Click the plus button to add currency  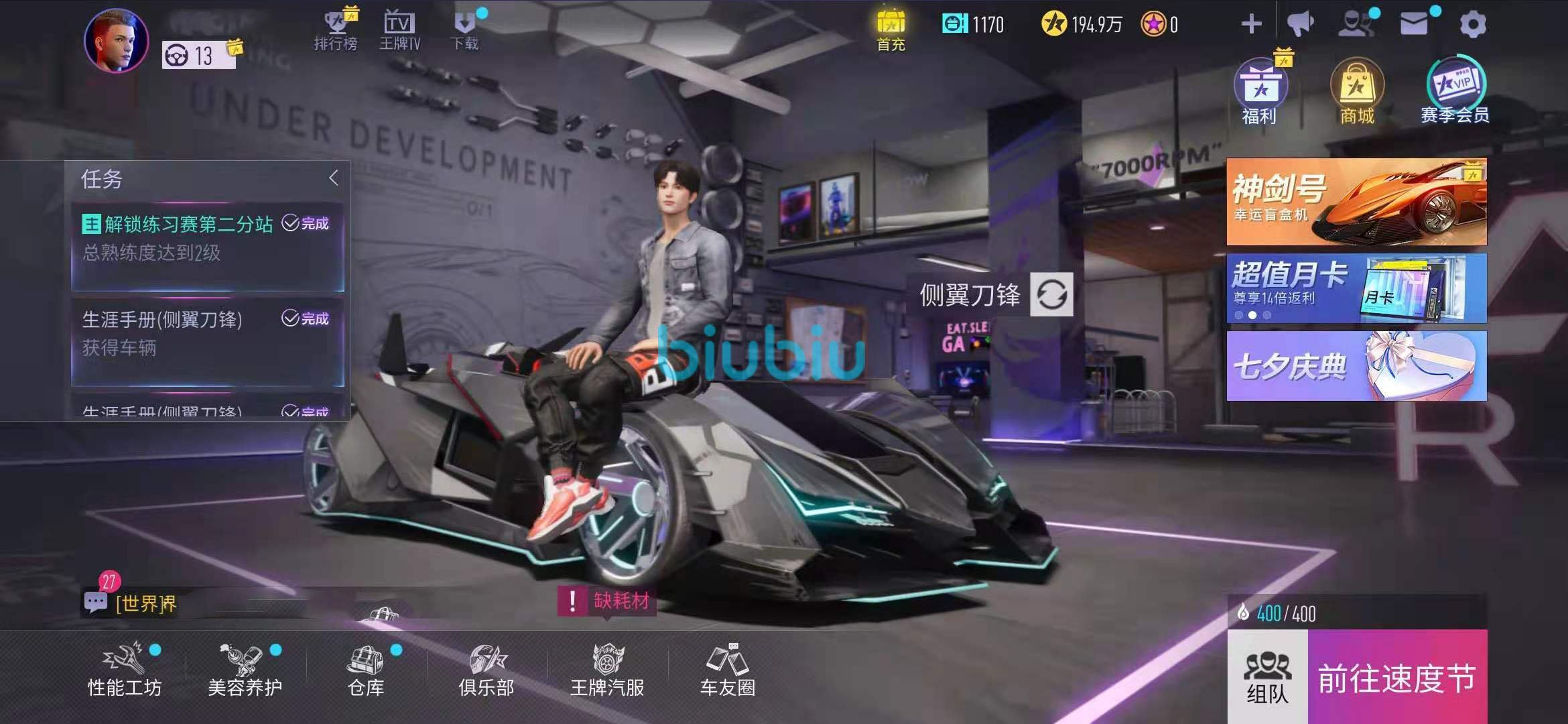1251,25
